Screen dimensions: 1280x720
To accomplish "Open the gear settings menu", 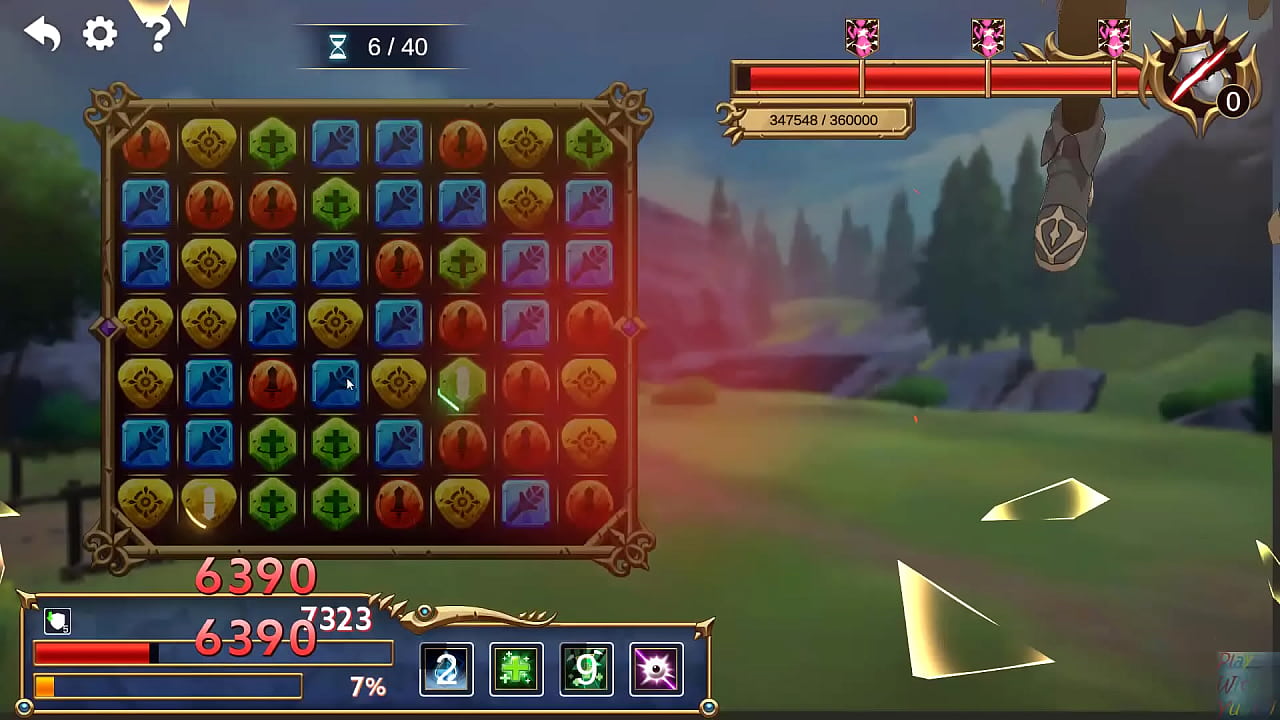I will tap(100, 35).
